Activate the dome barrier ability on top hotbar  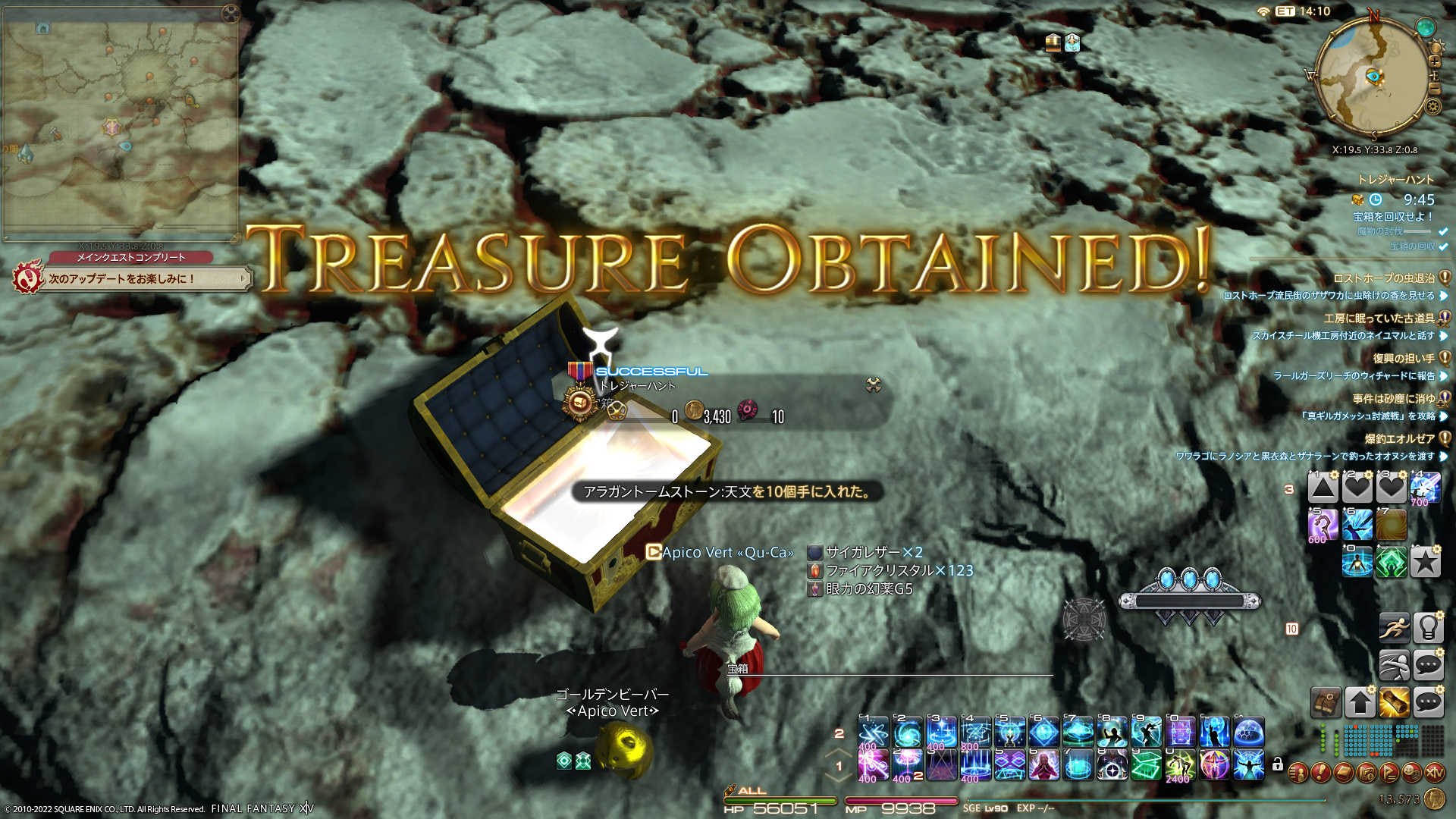[1249, 733]
